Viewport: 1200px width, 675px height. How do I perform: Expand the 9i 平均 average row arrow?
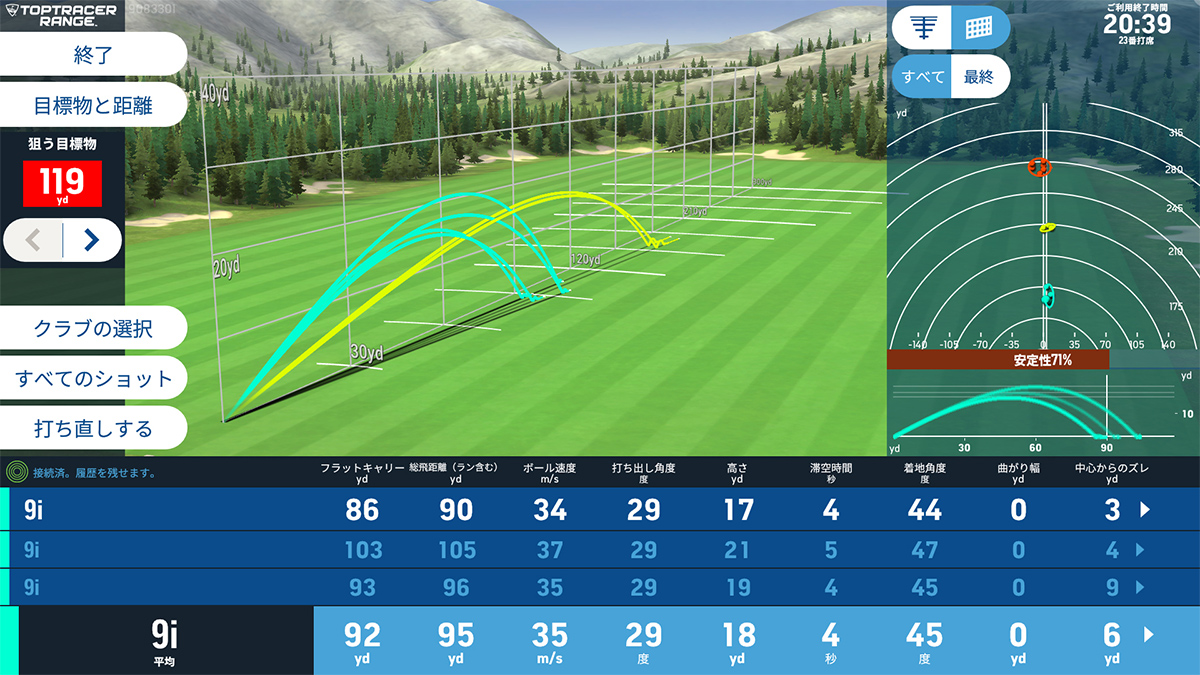click(1147, 634)
